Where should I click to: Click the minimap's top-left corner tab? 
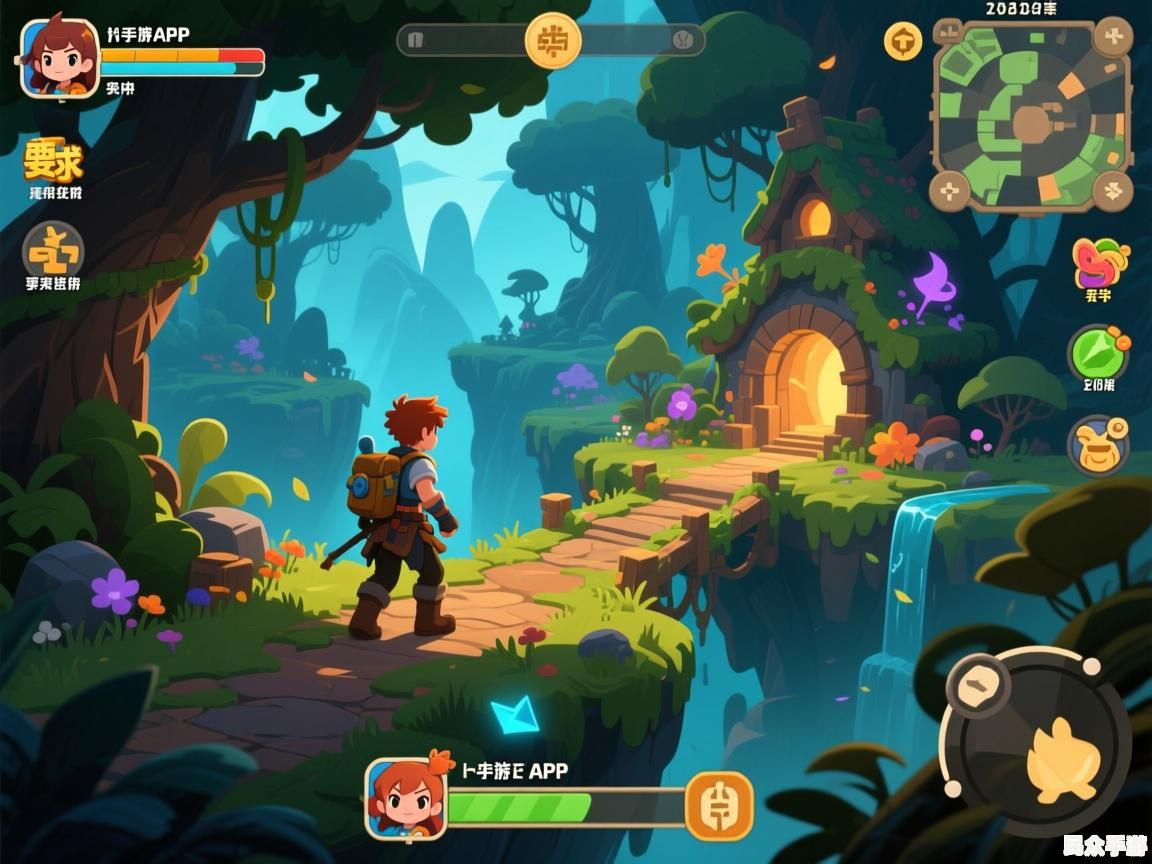[x=947, y=32]
